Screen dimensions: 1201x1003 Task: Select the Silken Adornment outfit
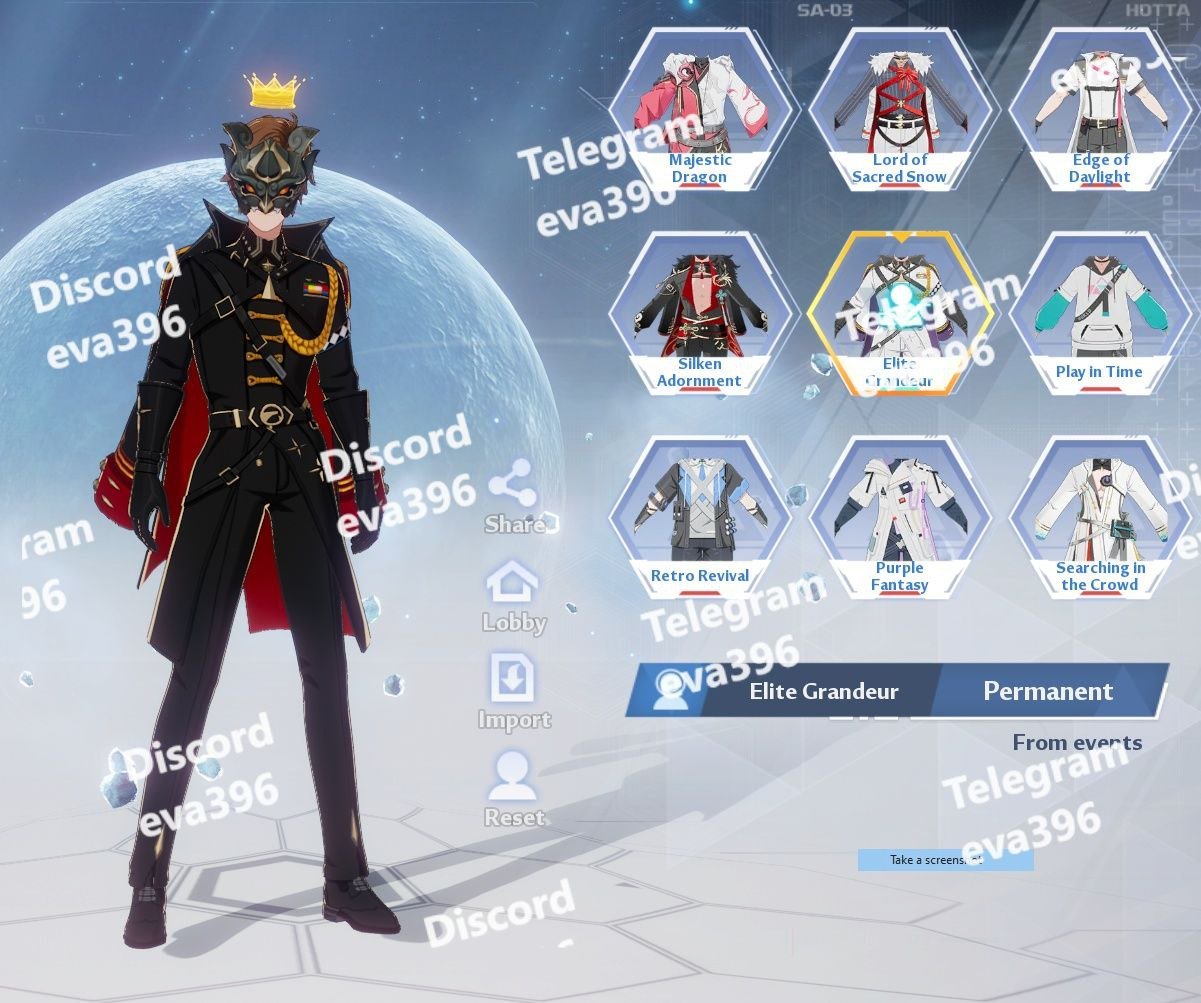(700, 312)
